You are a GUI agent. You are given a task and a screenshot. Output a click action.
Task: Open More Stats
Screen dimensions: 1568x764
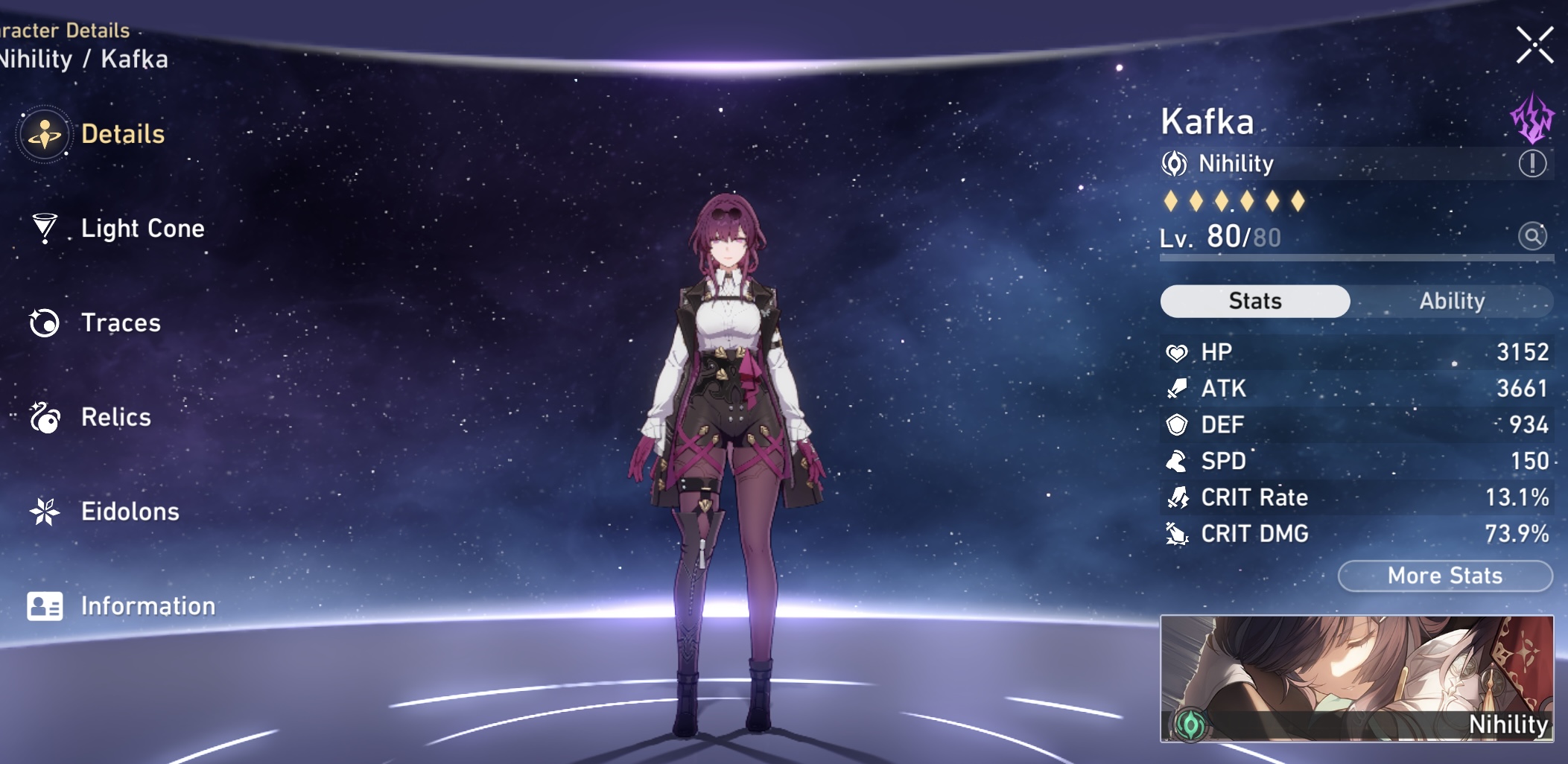click(1444, 575)
